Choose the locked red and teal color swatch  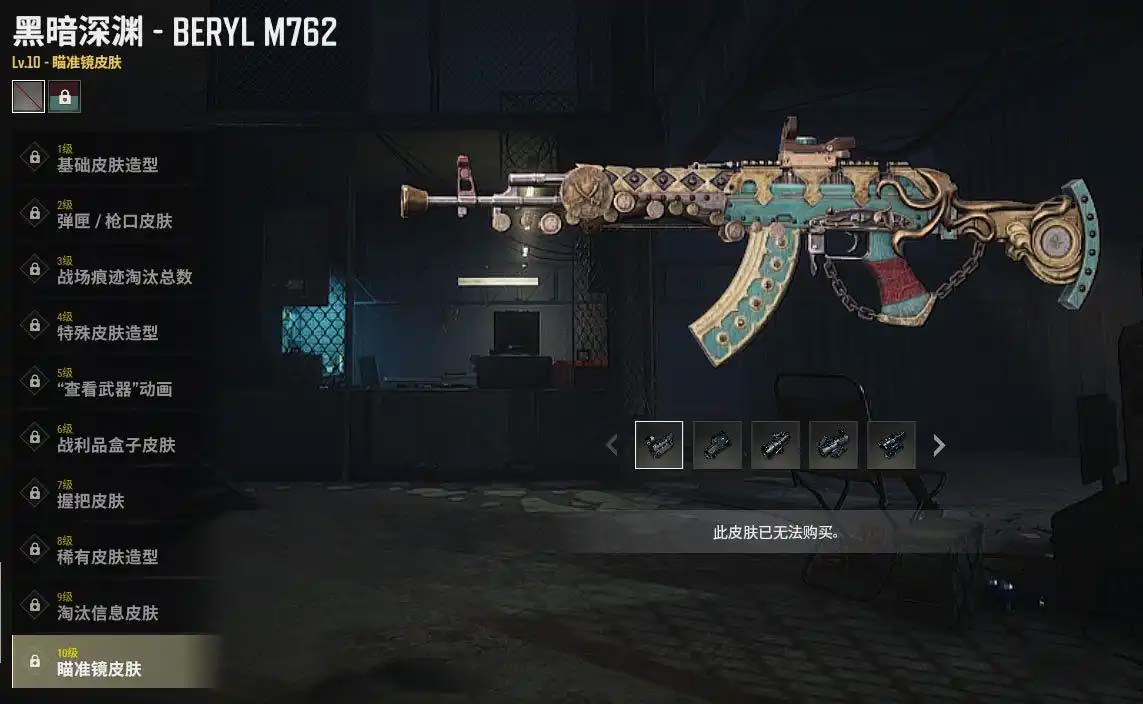64,97
